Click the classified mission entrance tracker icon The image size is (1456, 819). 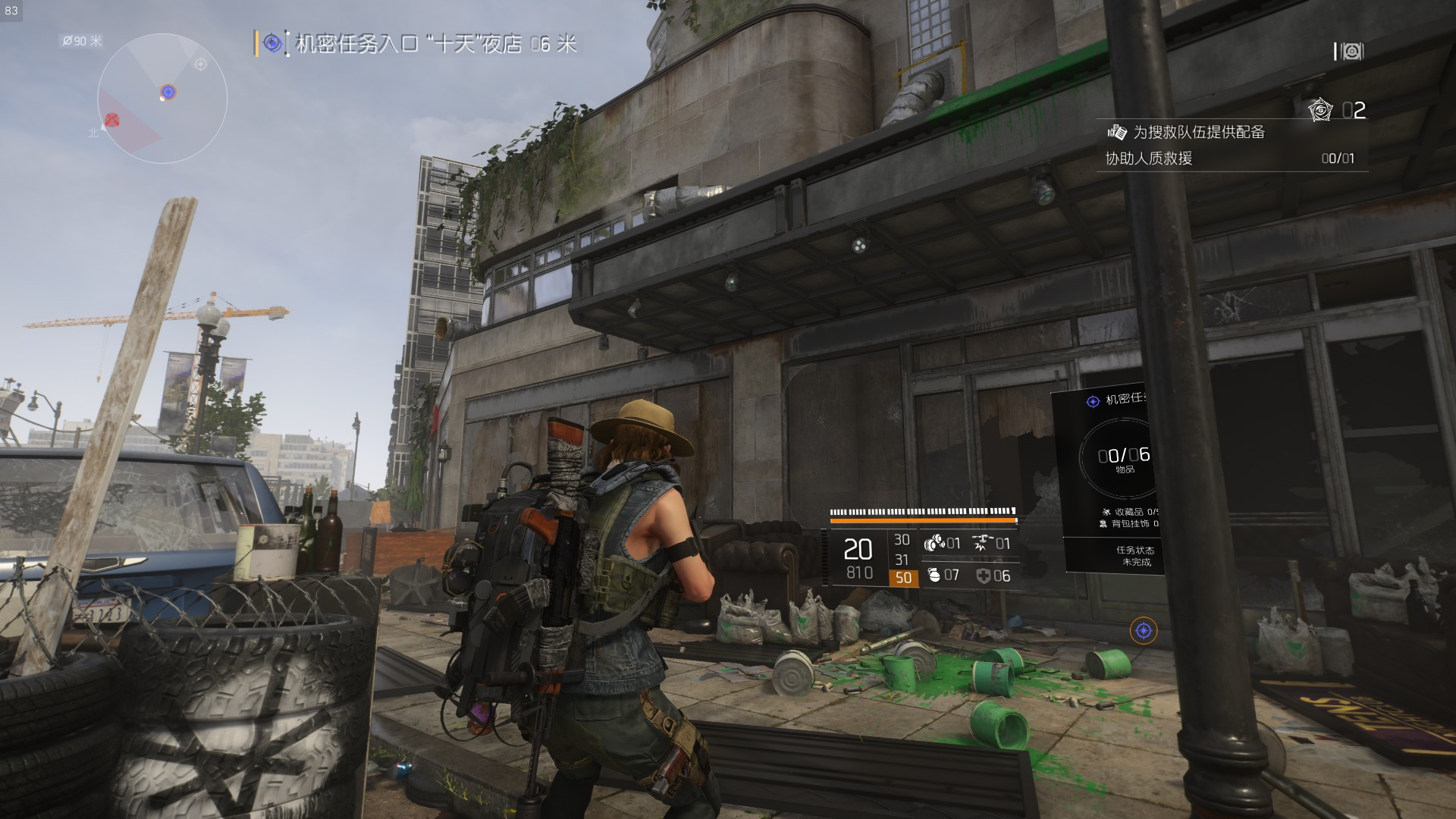[272, 44]
